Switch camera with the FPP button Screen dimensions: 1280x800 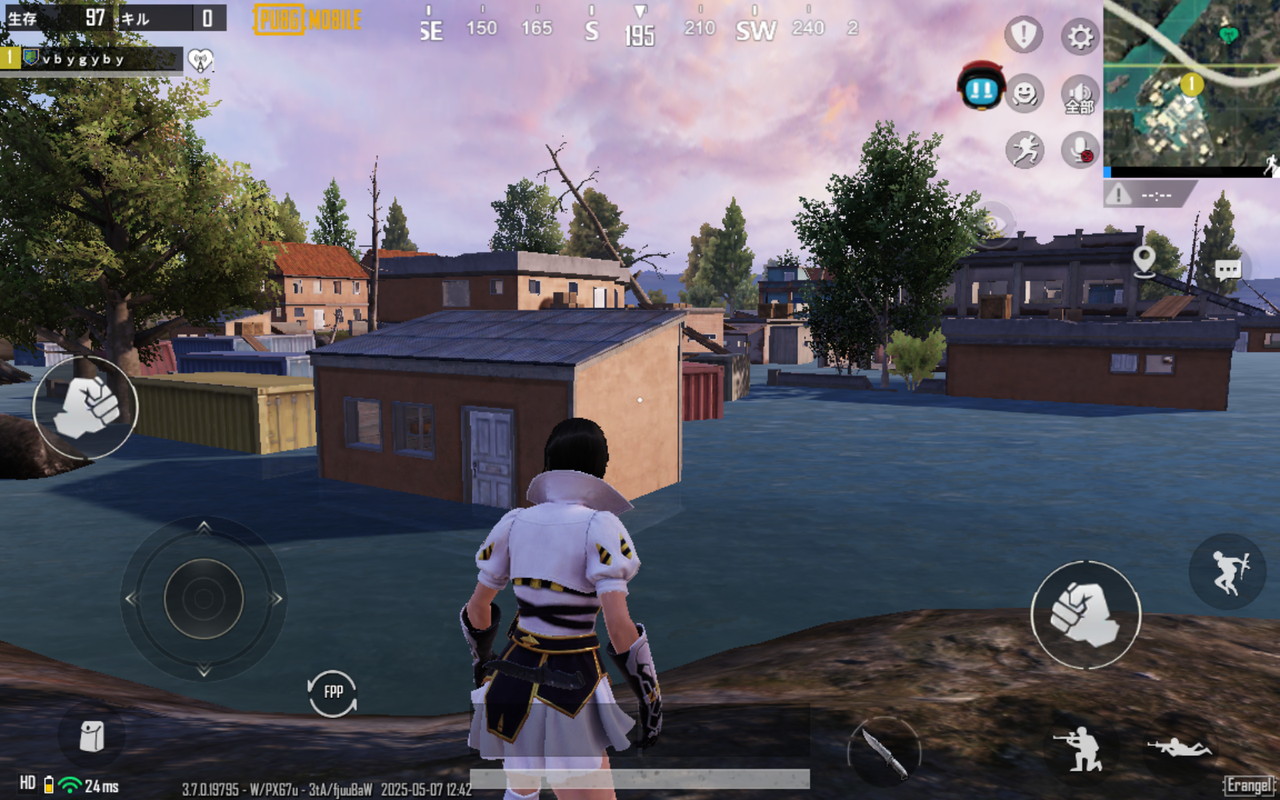coord(332,693)
